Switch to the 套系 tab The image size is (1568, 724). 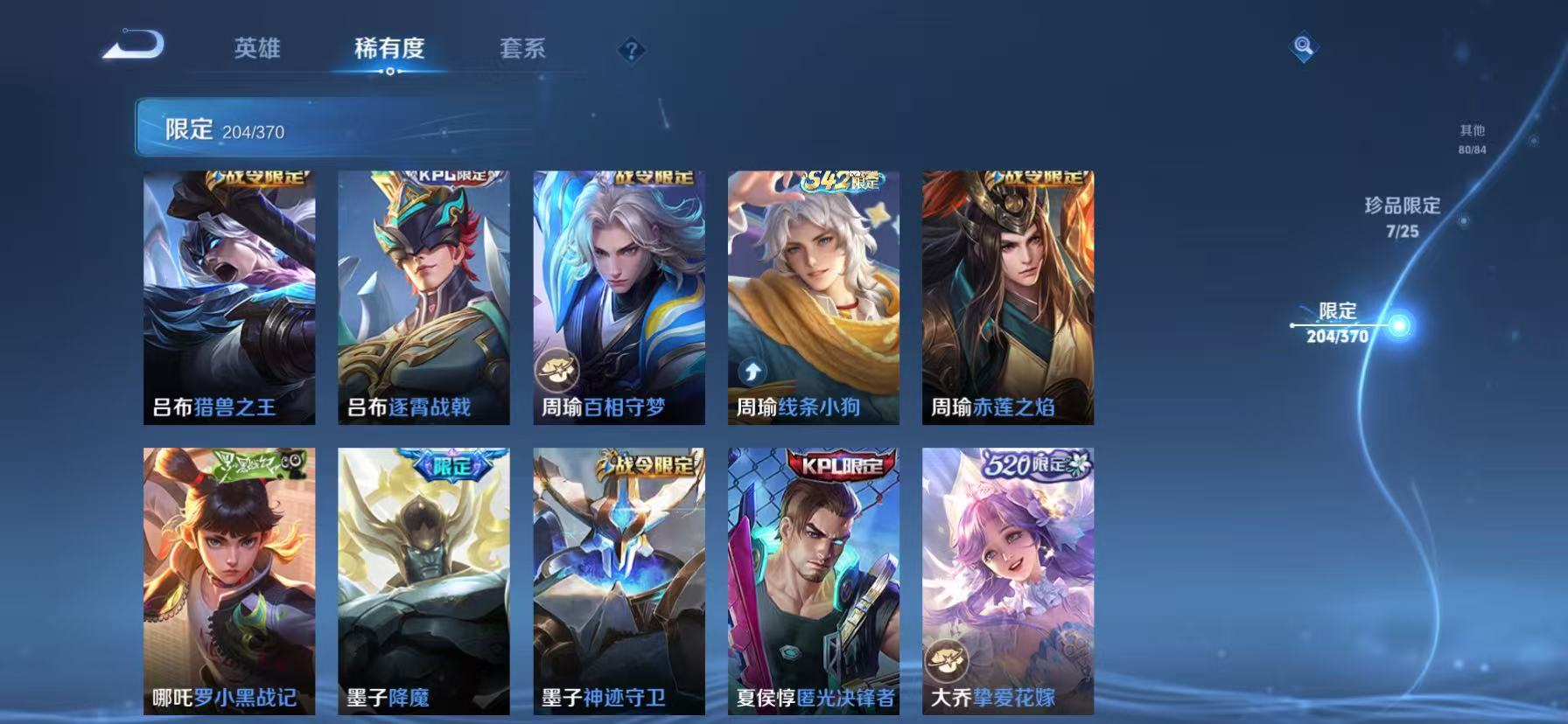523,50
